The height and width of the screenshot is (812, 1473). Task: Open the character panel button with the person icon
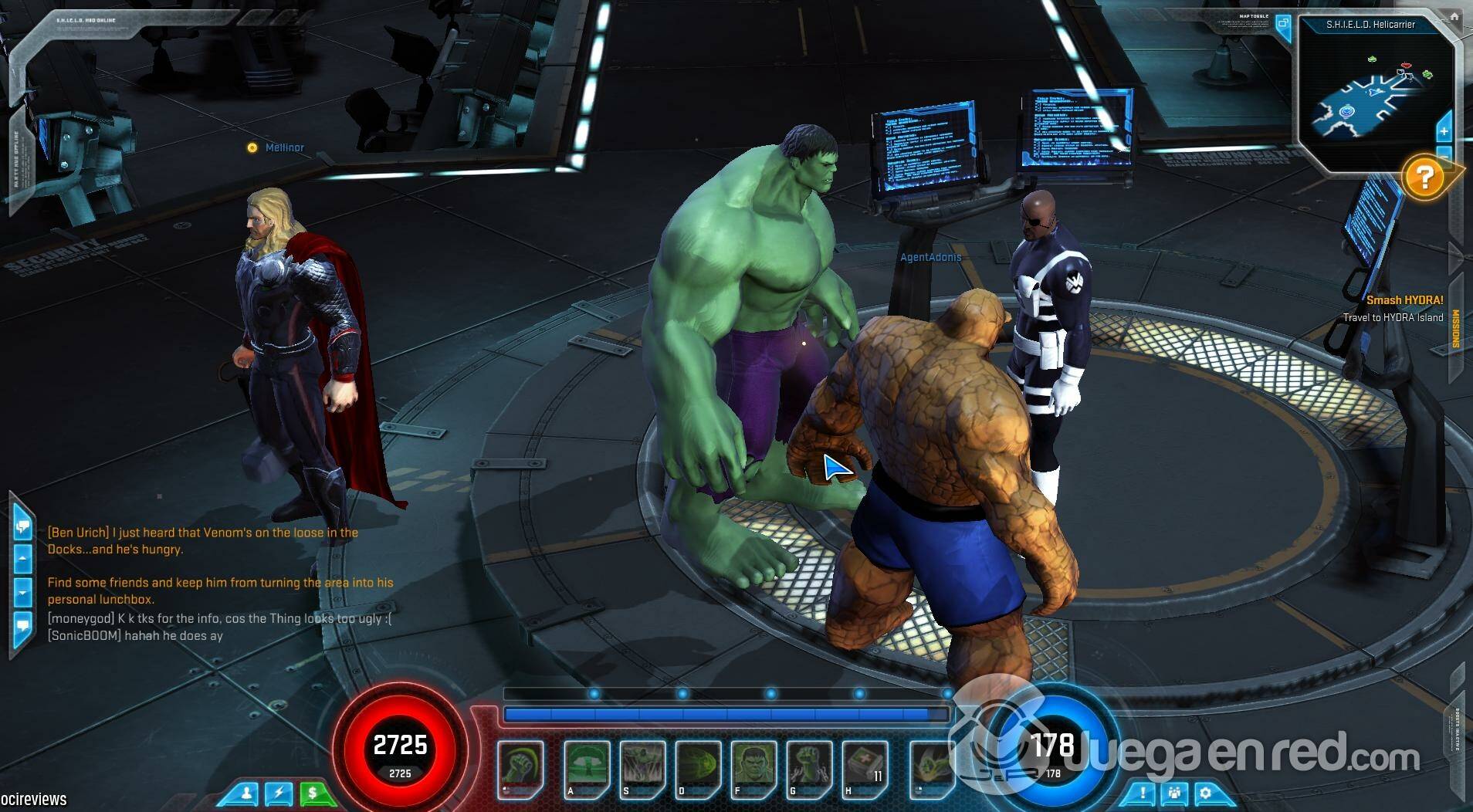click(x=247, y=793)
